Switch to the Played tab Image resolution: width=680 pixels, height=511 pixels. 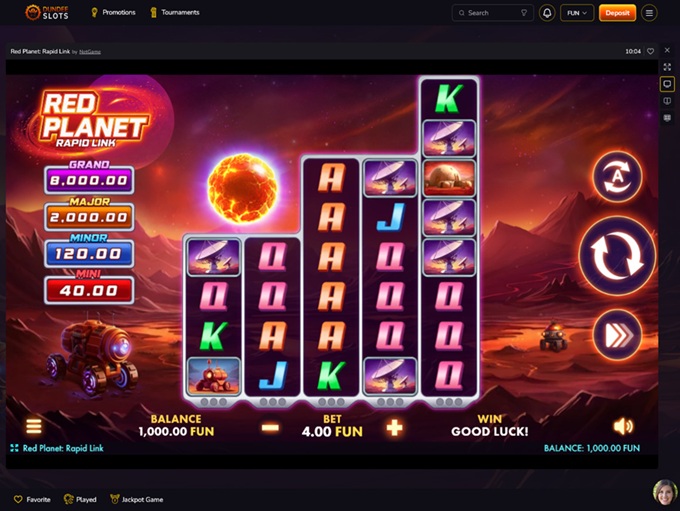click(x=80, y=499)
